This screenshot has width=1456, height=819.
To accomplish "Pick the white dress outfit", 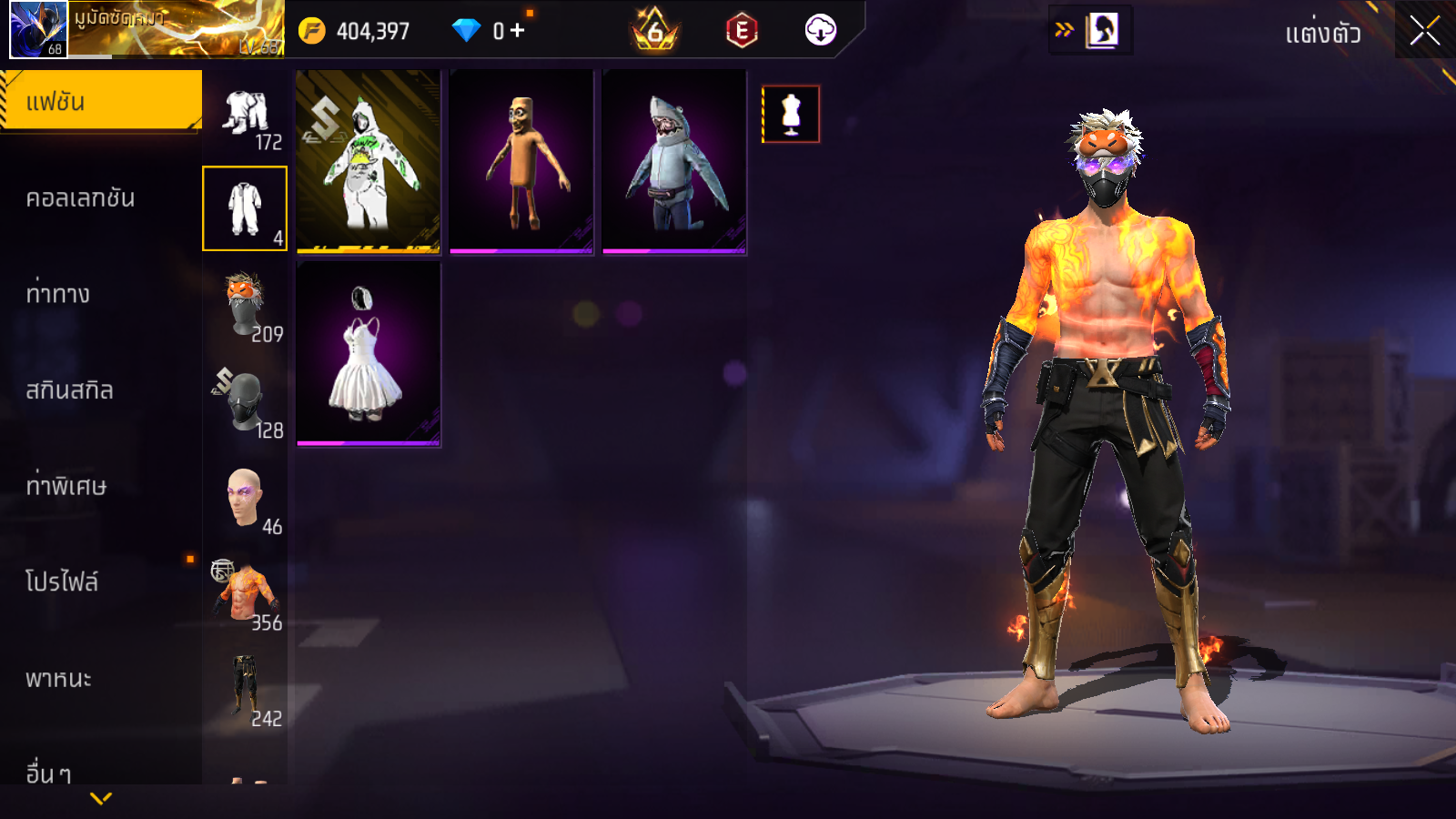I will 369,355.
